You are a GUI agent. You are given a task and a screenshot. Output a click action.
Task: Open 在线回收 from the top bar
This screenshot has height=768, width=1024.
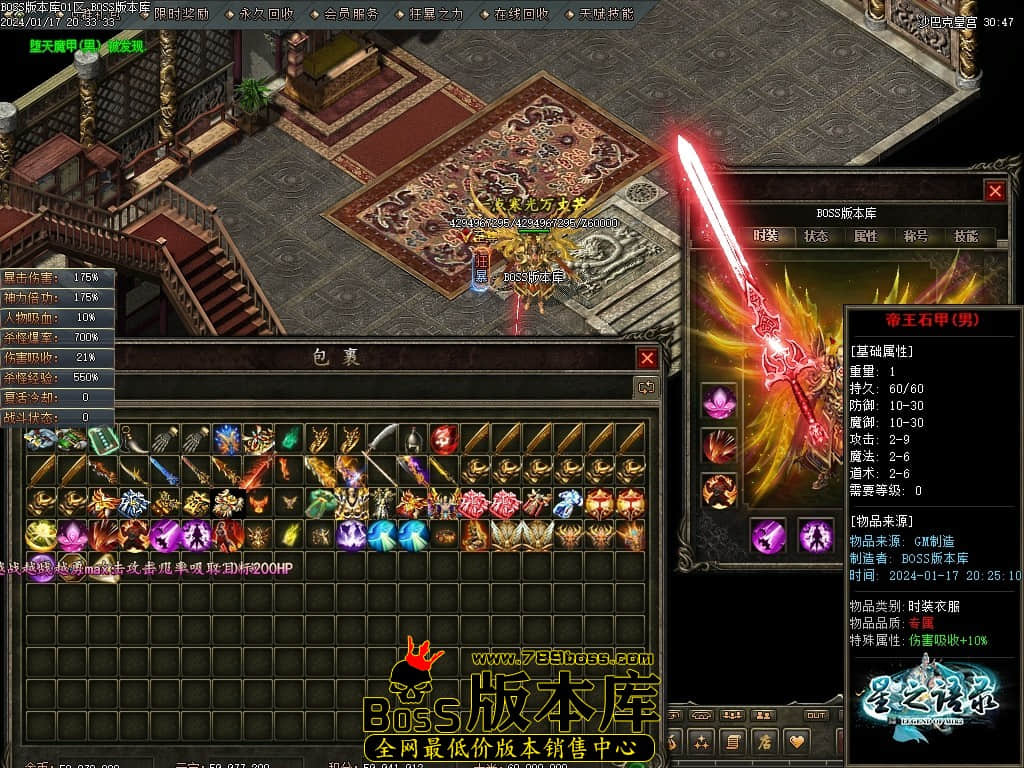521,14
